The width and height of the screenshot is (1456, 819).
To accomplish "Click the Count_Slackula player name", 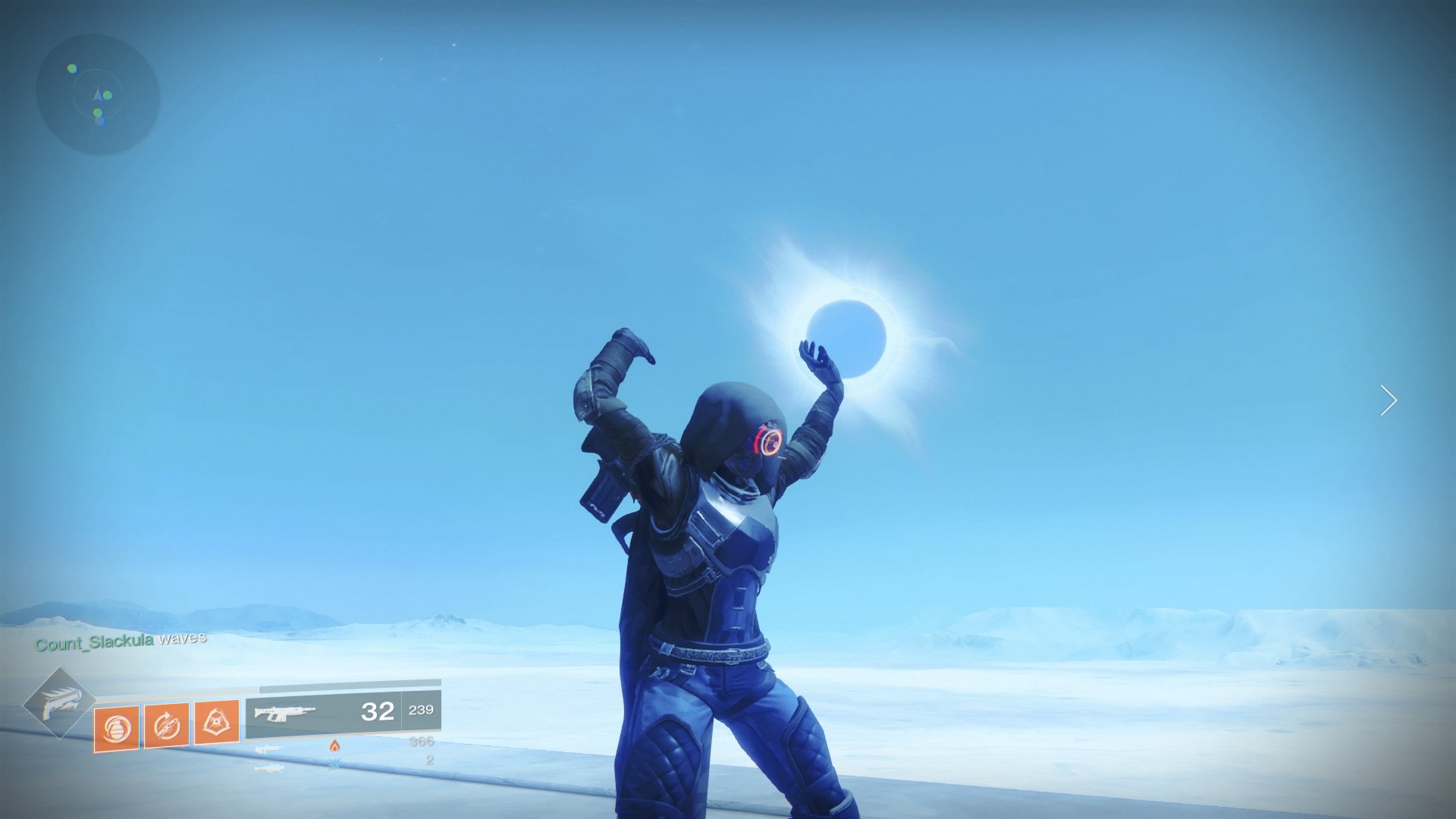I will pos(94,643).
